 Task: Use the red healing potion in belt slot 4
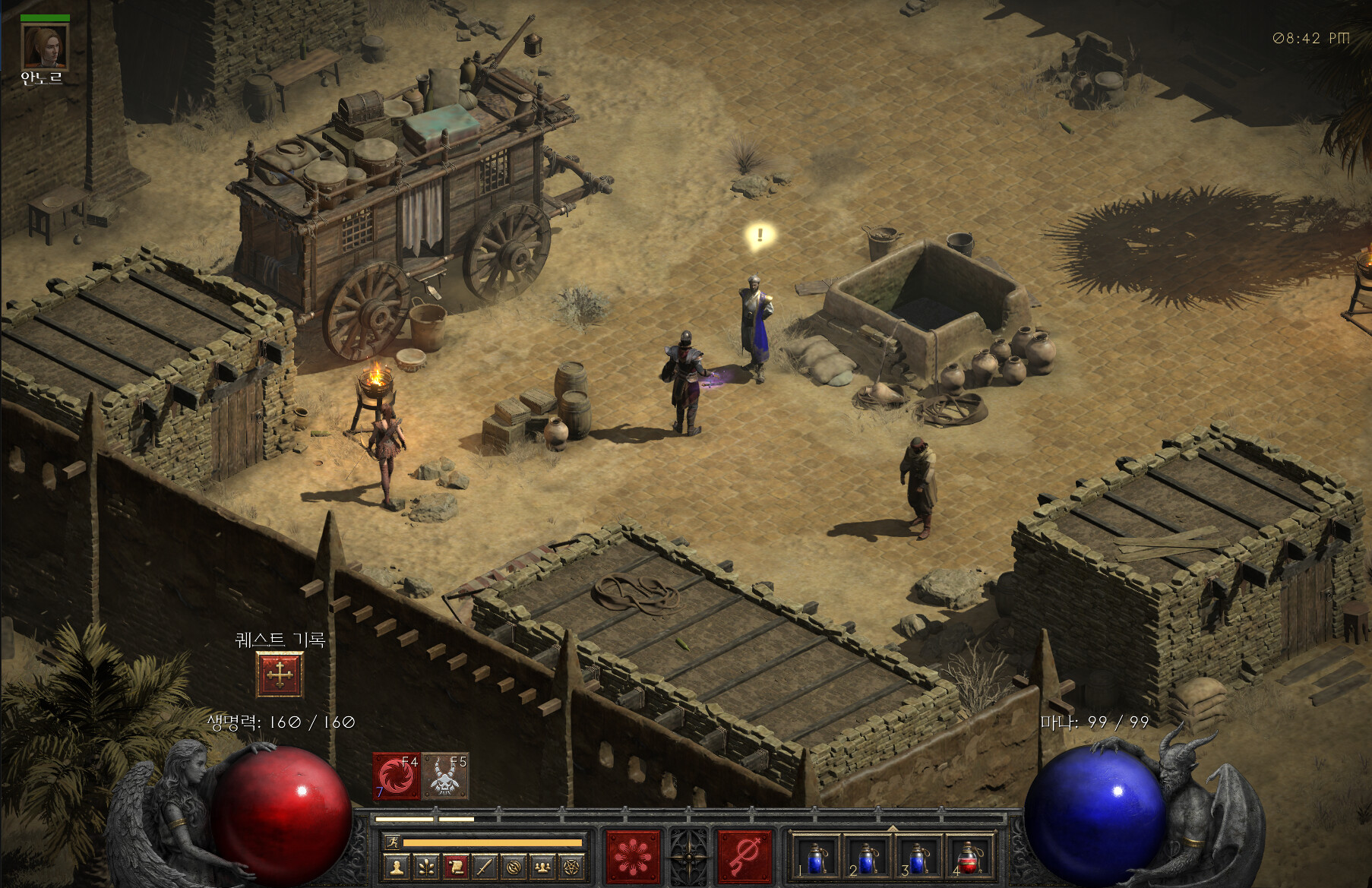pos(969,858)
